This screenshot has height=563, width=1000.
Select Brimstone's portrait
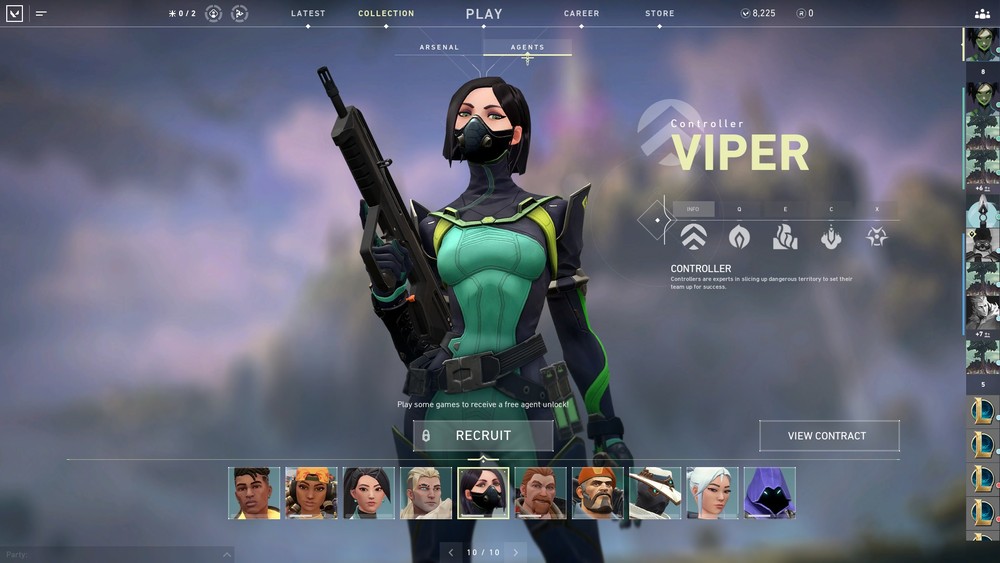(598, 493)
